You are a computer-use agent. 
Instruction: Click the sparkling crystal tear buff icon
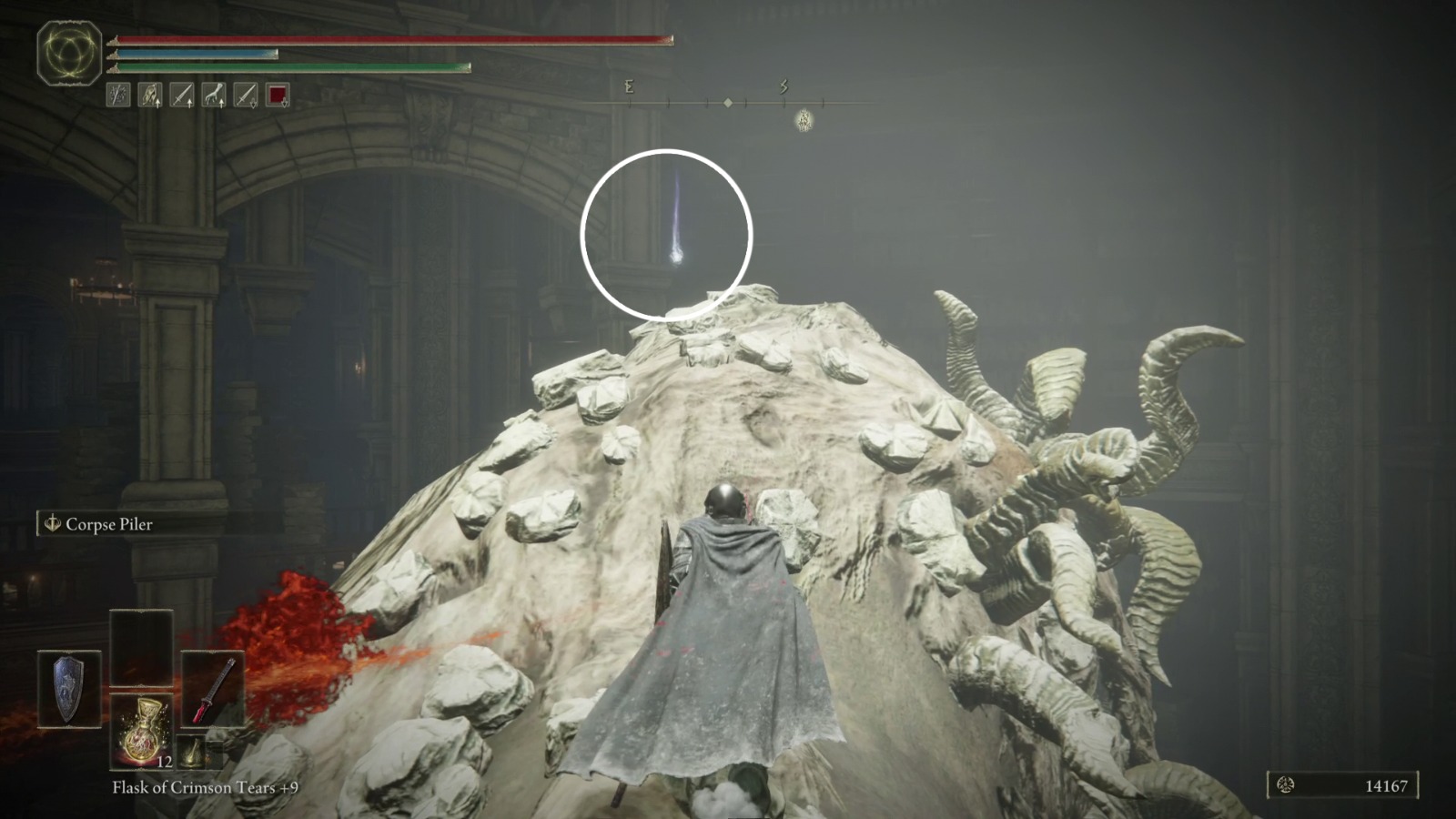118,96
